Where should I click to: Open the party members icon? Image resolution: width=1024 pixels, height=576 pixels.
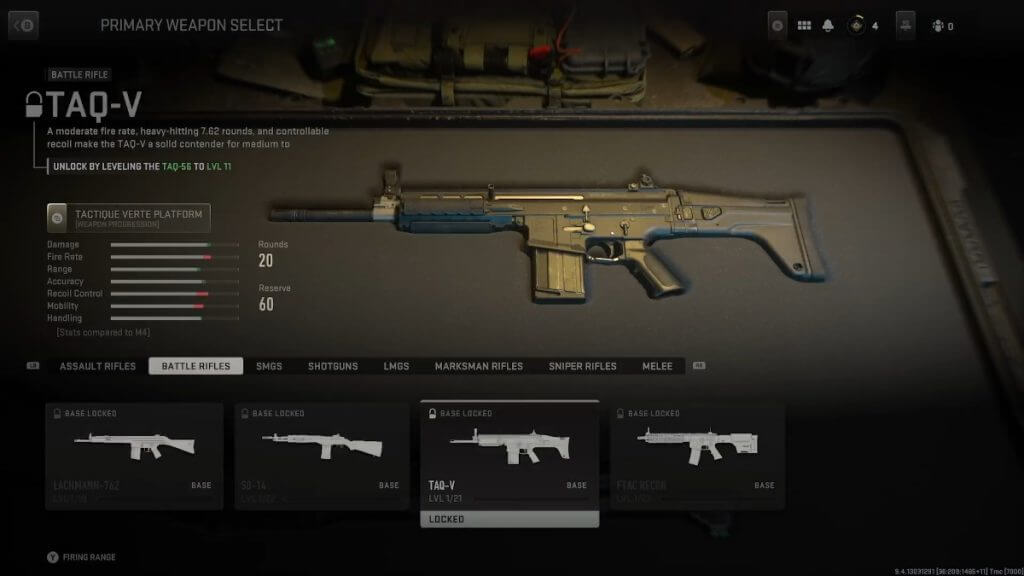coord(937,26)
